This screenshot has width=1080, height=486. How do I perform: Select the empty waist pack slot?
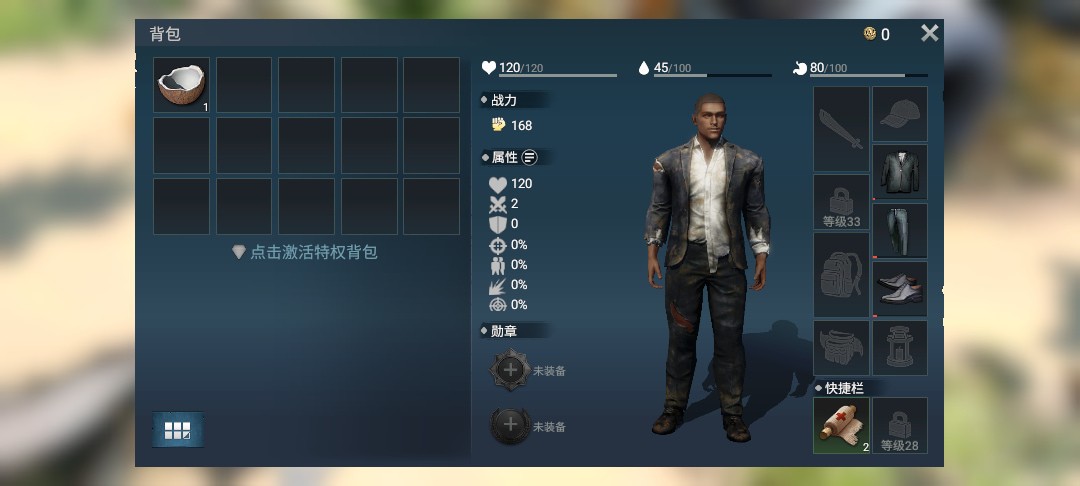coord(841,346)
